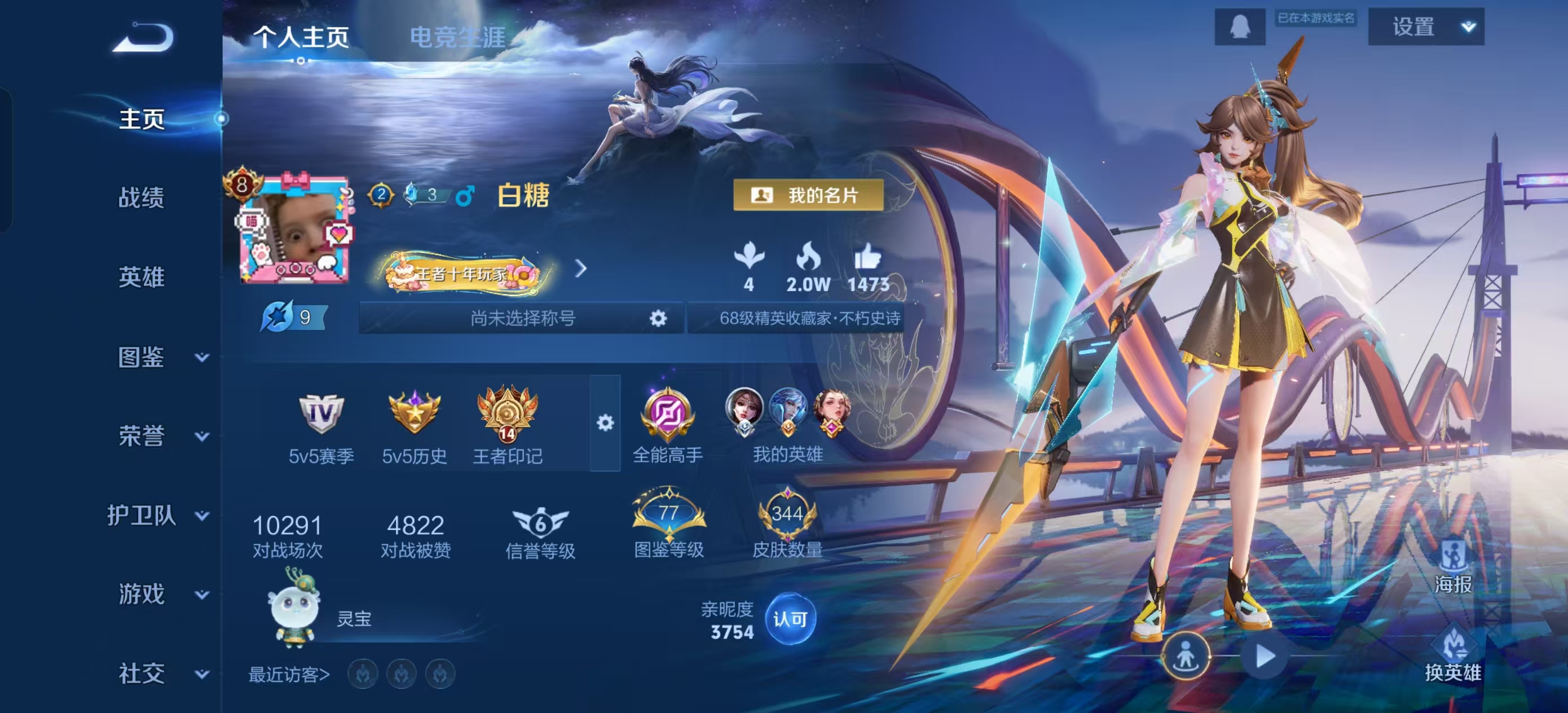Choose 换英雄 to change hero
The image size is (1568, 713).
click(x=1452, y=654)
